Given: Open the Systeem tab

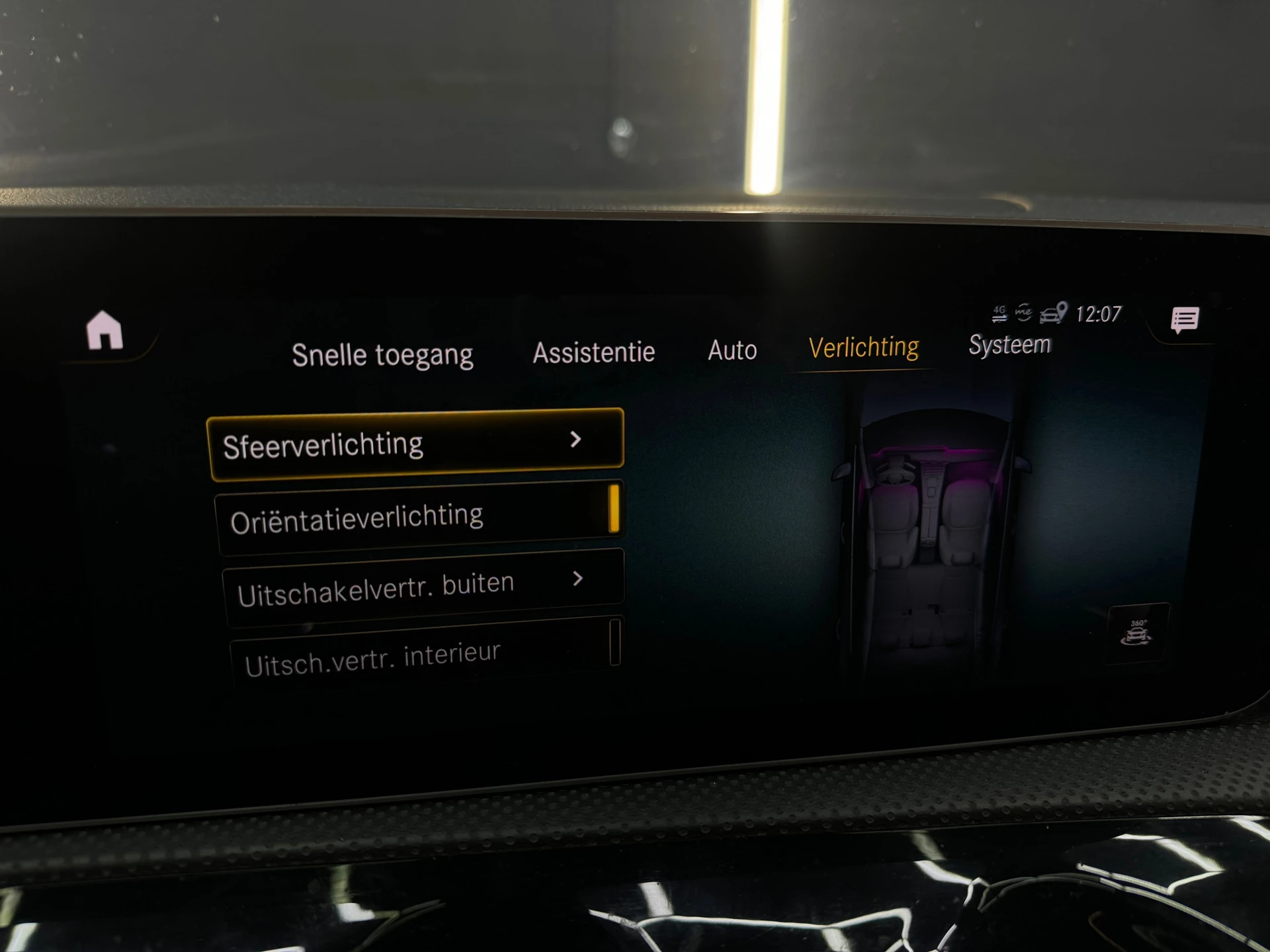Looking at the screenshot, I should tap(1010, 344).
